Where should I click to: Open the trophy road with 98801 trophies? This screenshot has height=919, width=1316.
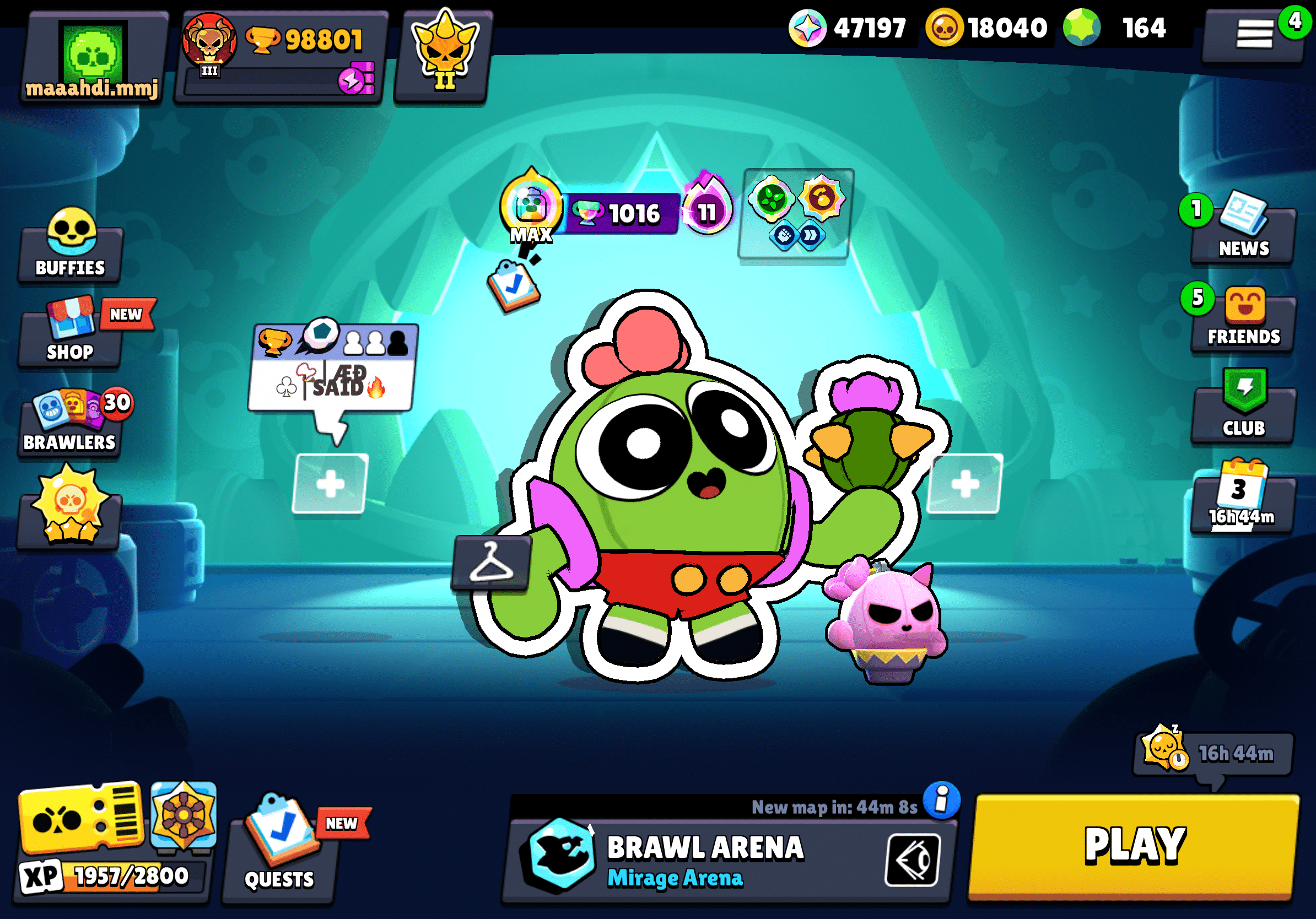point(281,57)
